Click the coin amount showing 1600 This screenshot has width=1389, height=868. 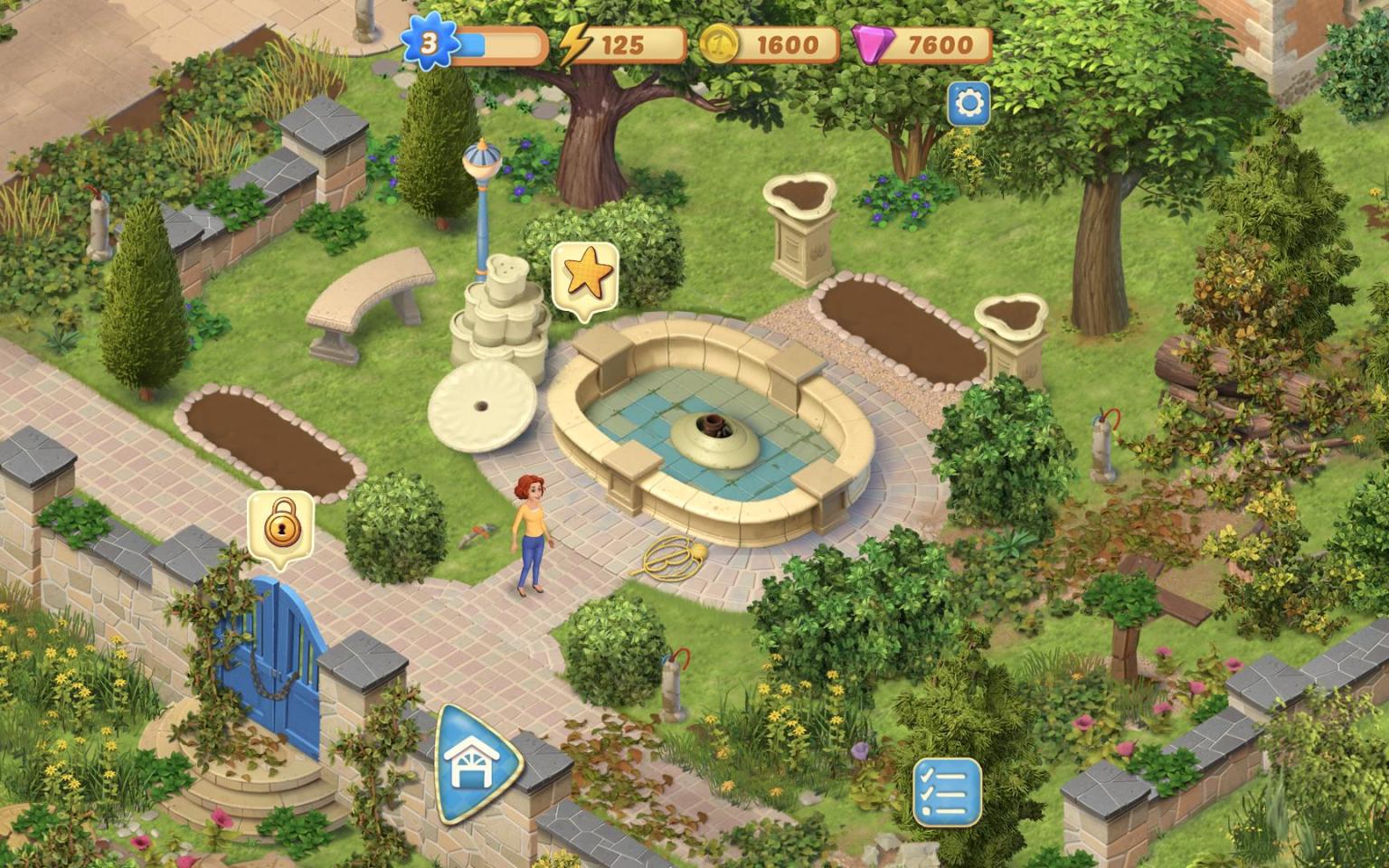(x=789, y=42)
